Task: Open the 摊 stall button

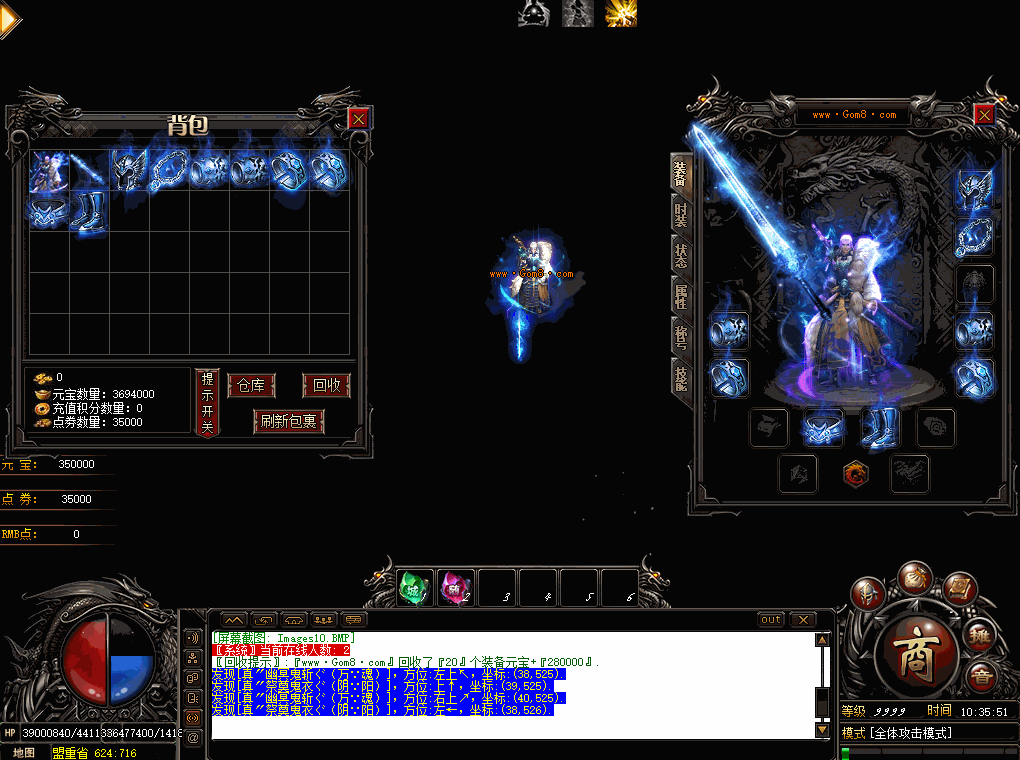Action: pos(981,635)
